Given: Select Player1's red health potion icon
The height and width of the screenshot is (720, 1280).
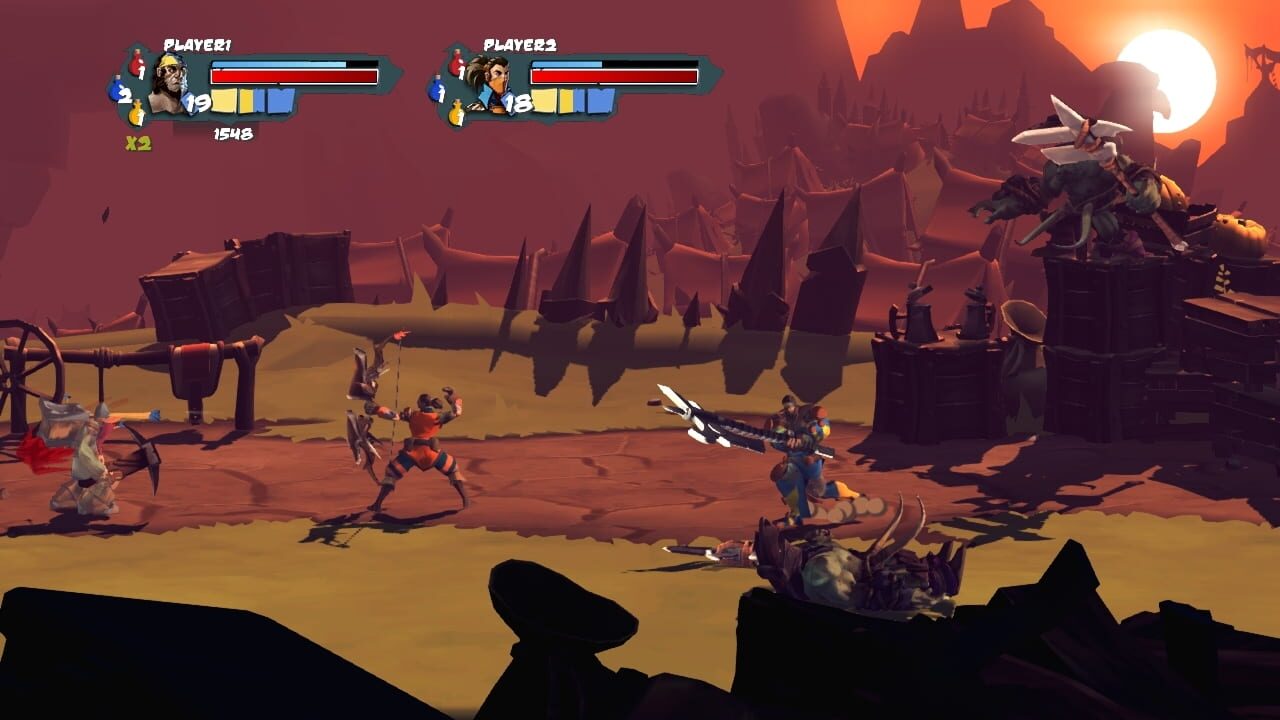Looking at the screenshot, I should 135,64.
